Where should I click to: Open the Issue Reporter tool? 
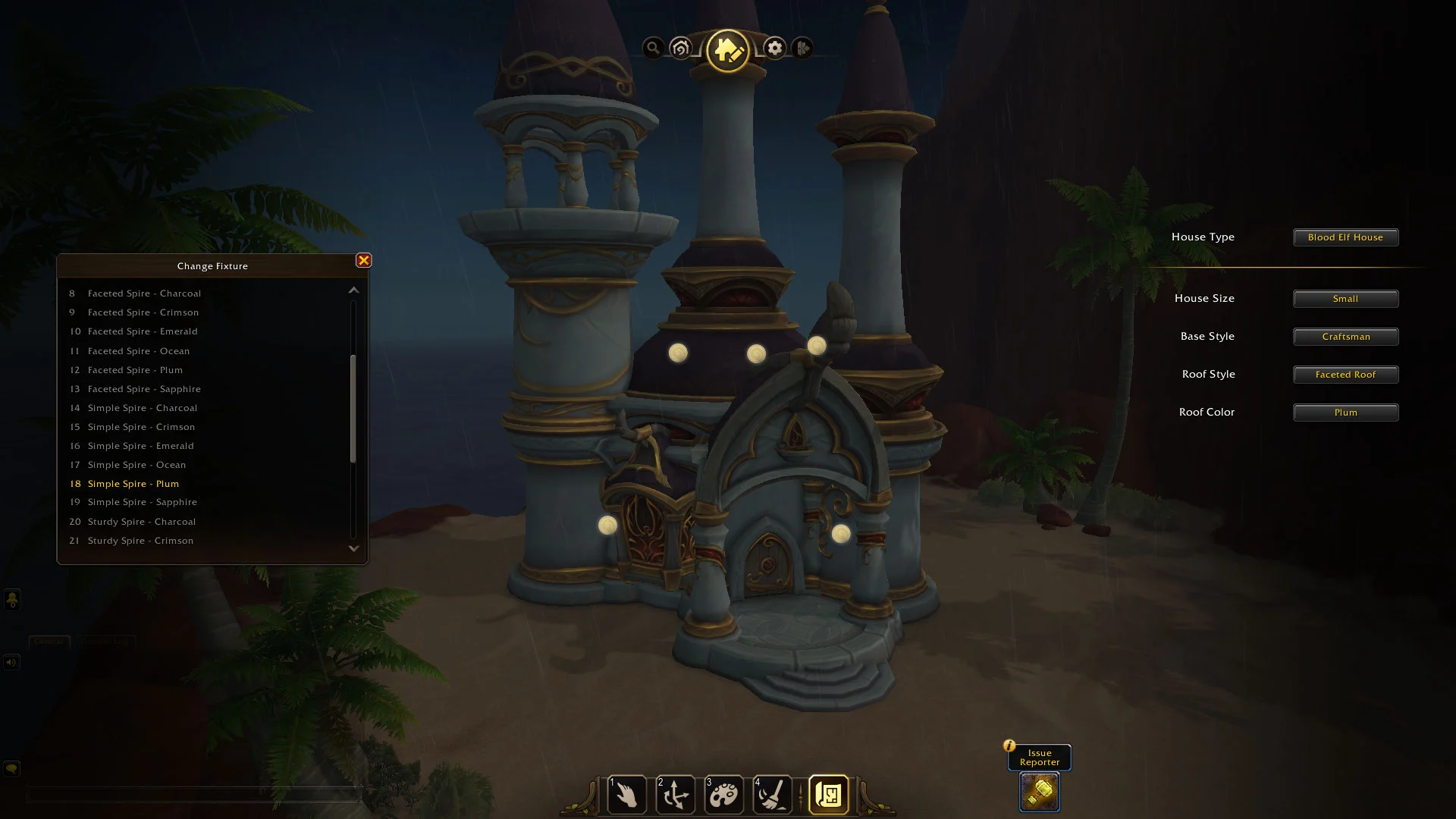pos(1039,792)
